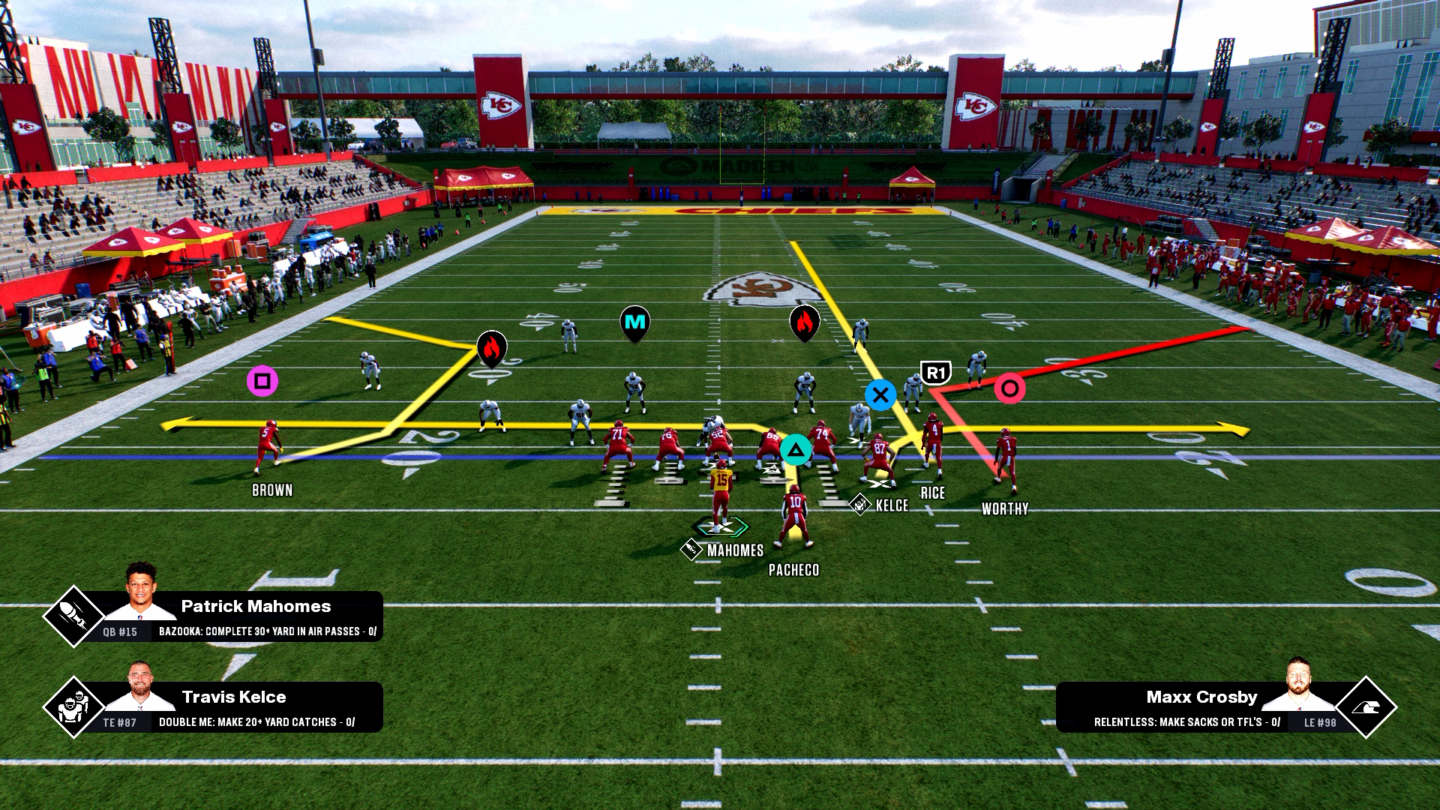Select the magenta Square route icon above Brown
1440x810 pixels.
click(x=261, y=381)
